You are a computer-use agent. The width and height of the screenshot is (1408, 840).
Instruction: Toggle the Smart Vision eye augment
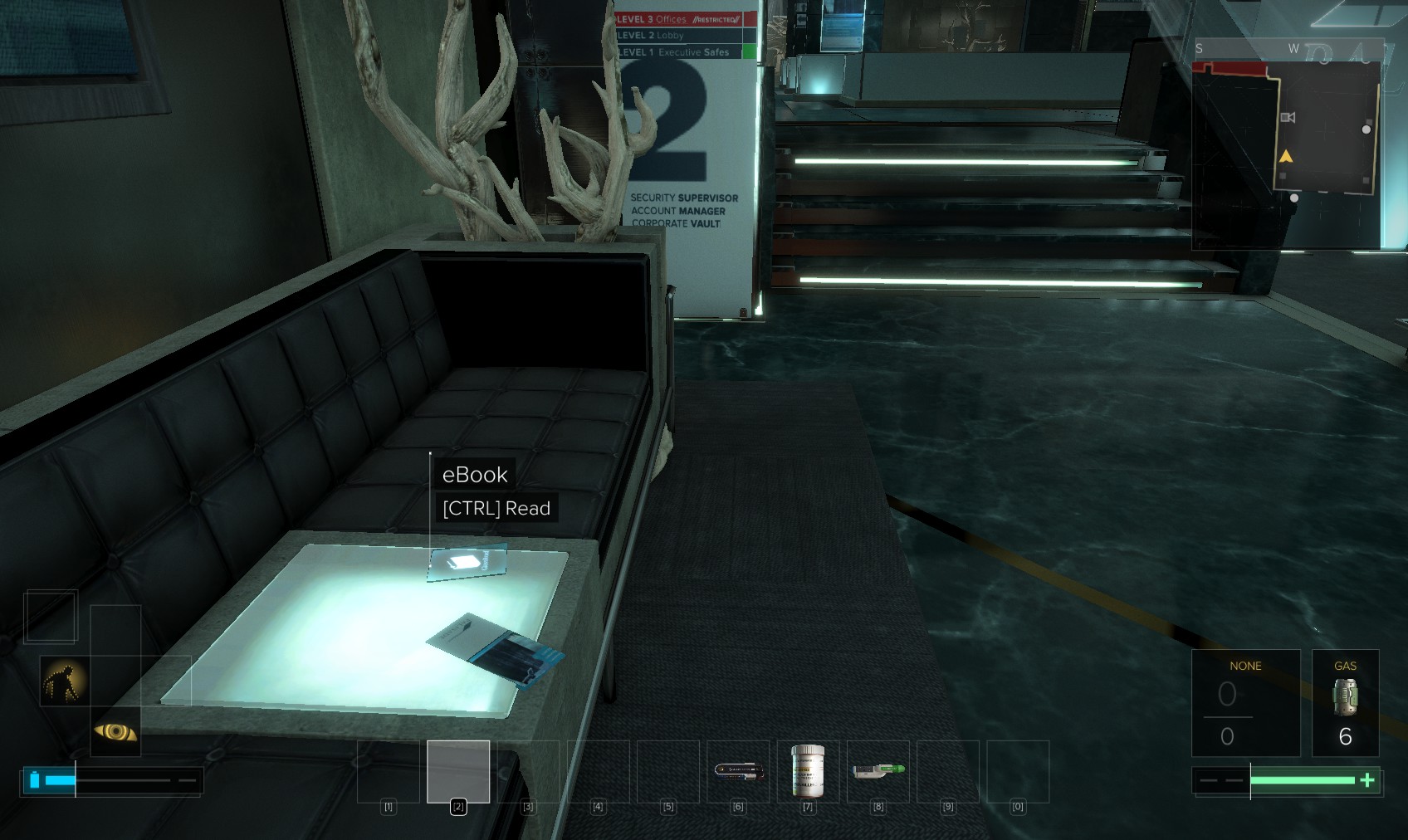click(x=115, y=731)
